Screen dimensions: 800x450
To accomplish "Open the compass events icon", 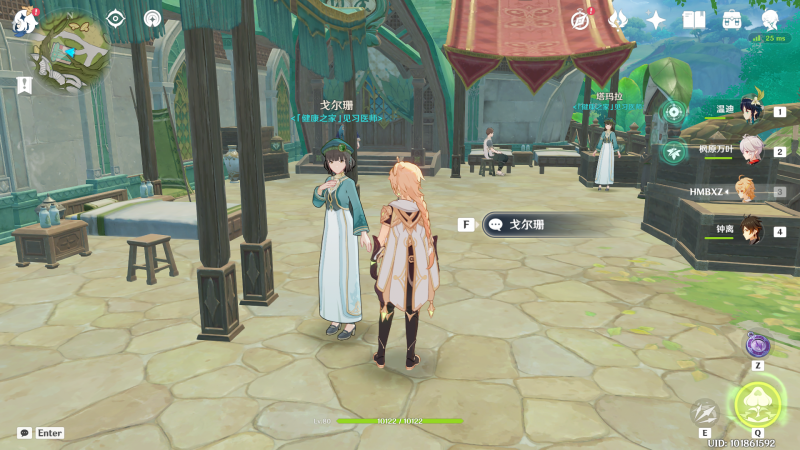I will (581, 19).
